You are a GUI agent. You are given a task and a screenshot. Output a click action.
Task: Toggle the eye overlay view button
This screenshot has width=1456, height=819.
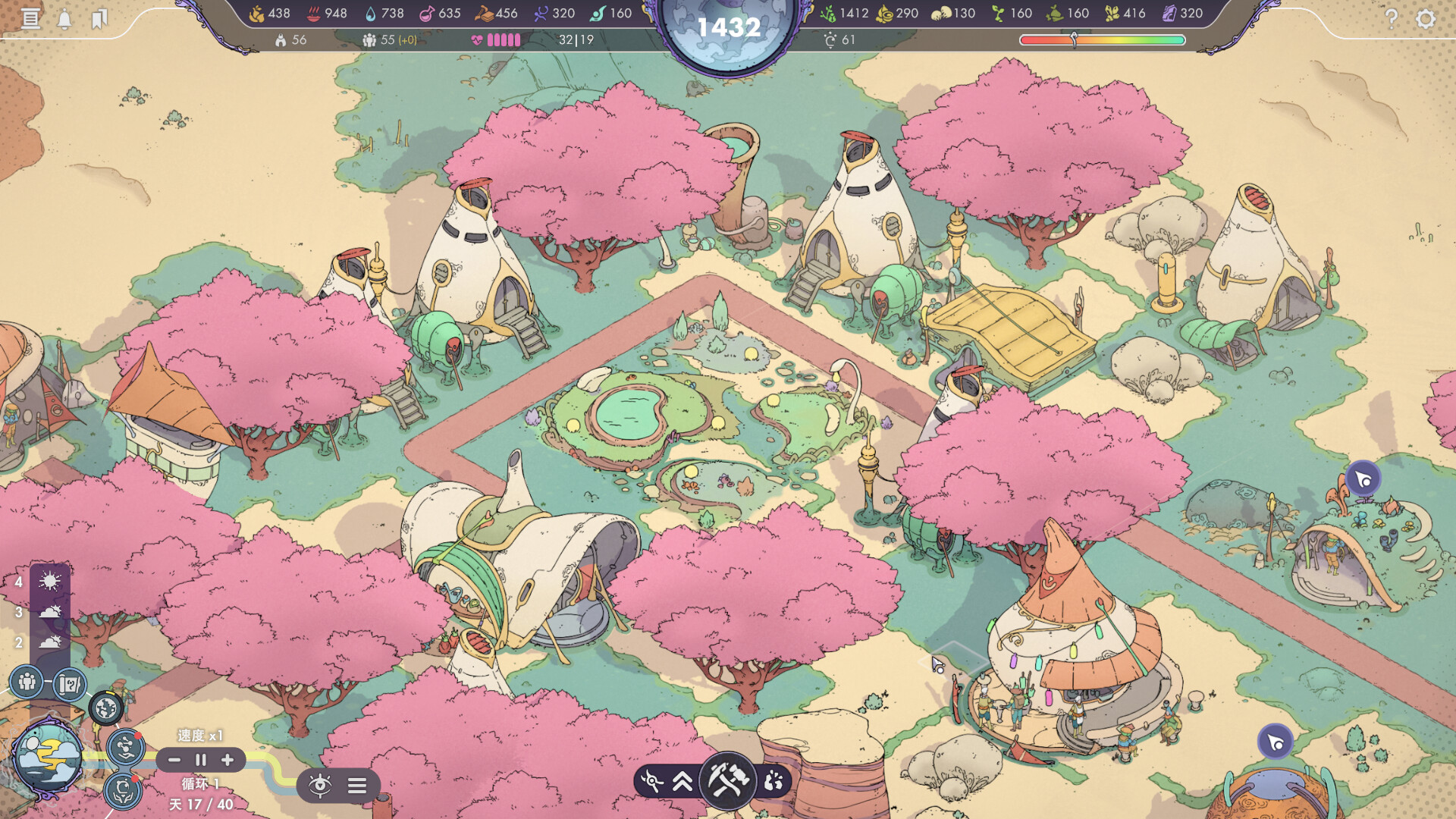[320, 785]
